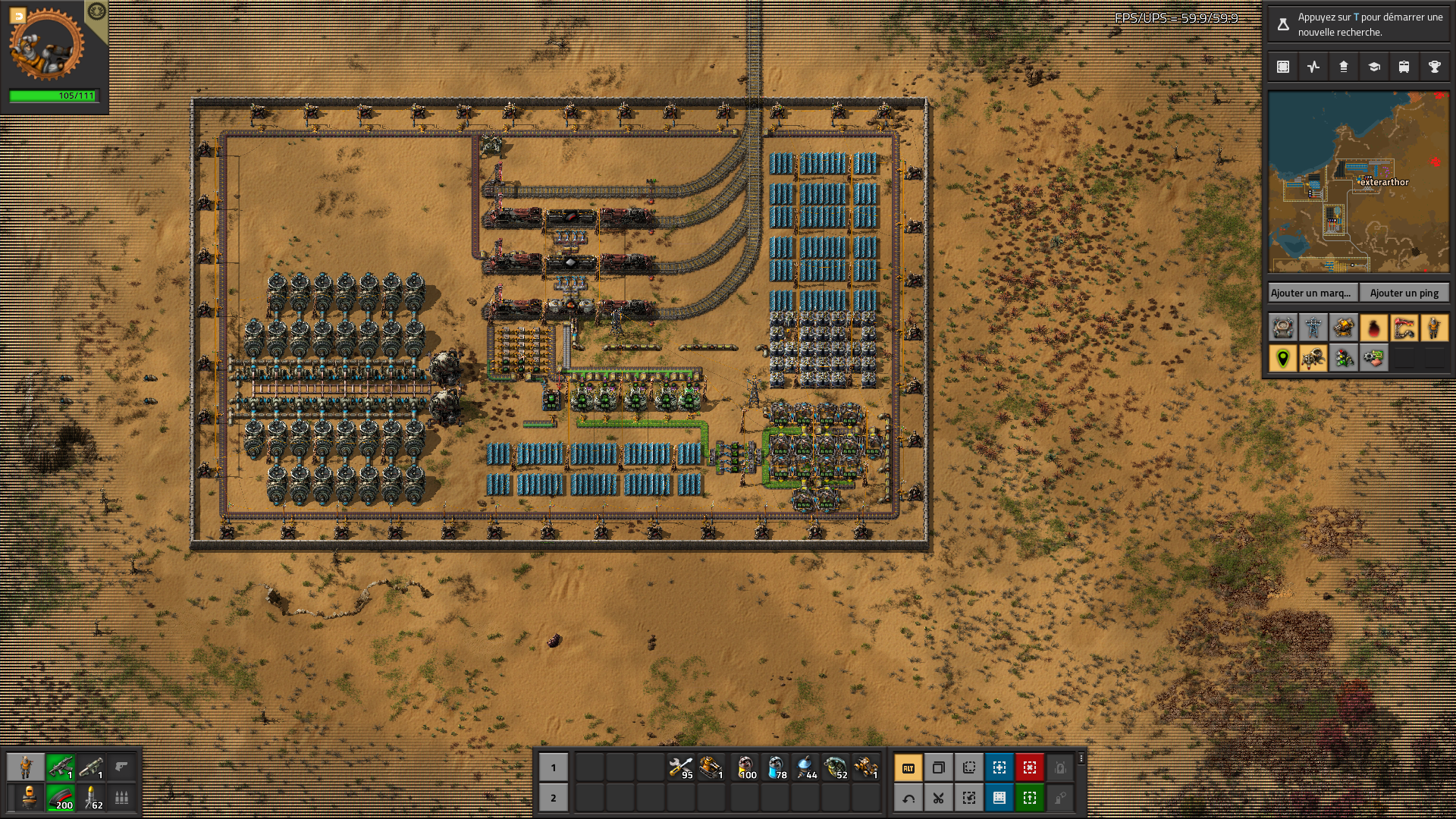The image size is (1456, 819).
Task: Click the "Ajouter un marq..." button
Action: (1311, 293)
